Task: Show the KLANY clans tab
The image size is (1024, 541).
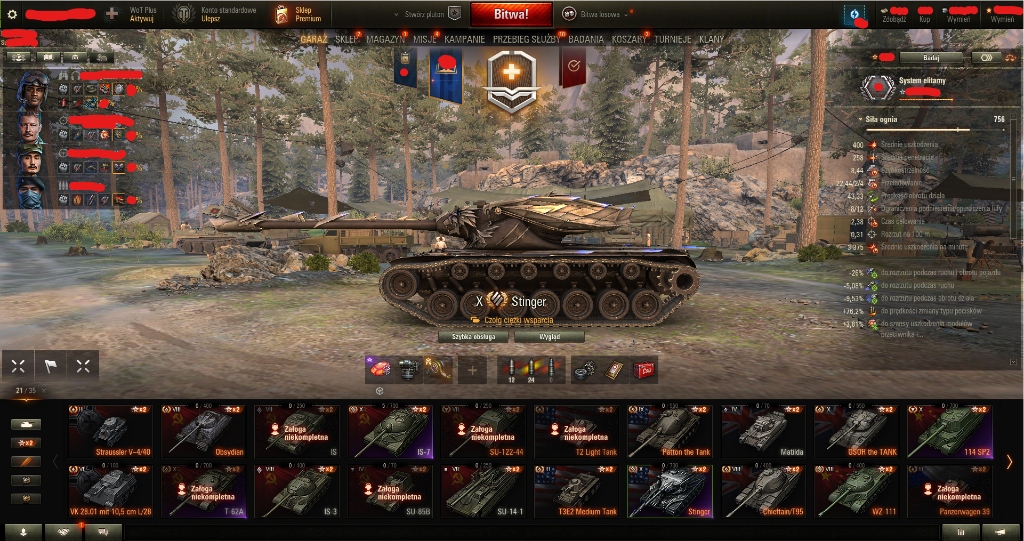Action: (x=712, y=39)
